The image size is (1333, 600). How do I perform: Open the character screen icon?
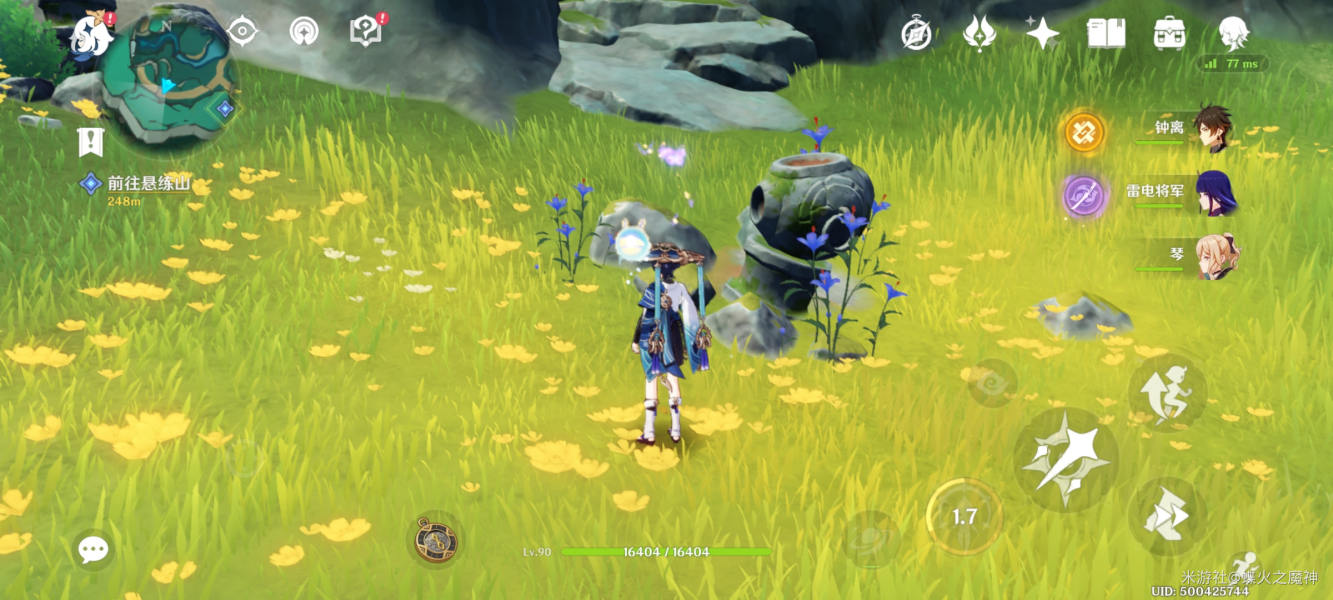pos(1233,34)
